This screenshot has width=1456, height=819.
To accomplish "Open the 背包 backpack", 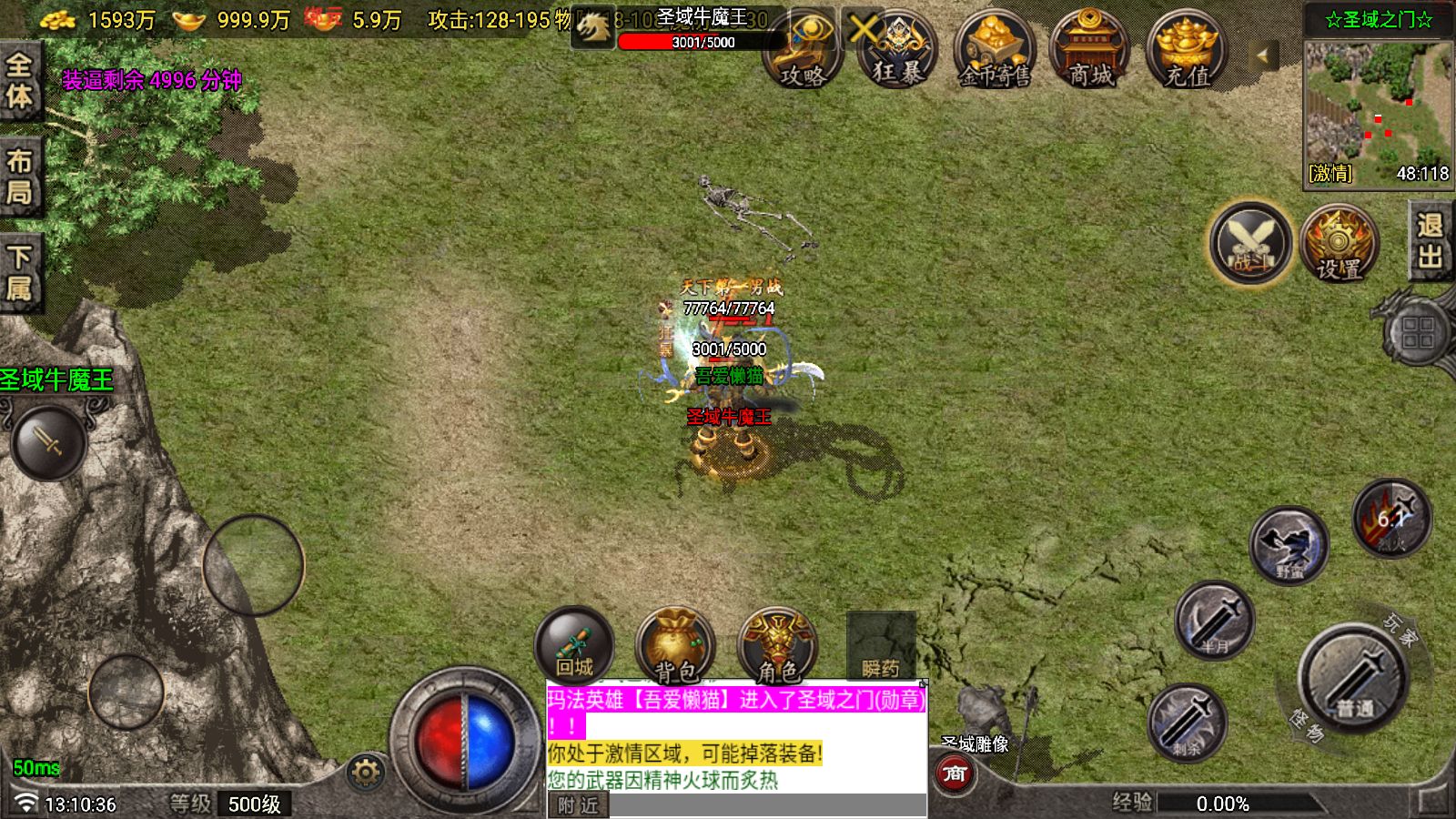I will [675, 645].
